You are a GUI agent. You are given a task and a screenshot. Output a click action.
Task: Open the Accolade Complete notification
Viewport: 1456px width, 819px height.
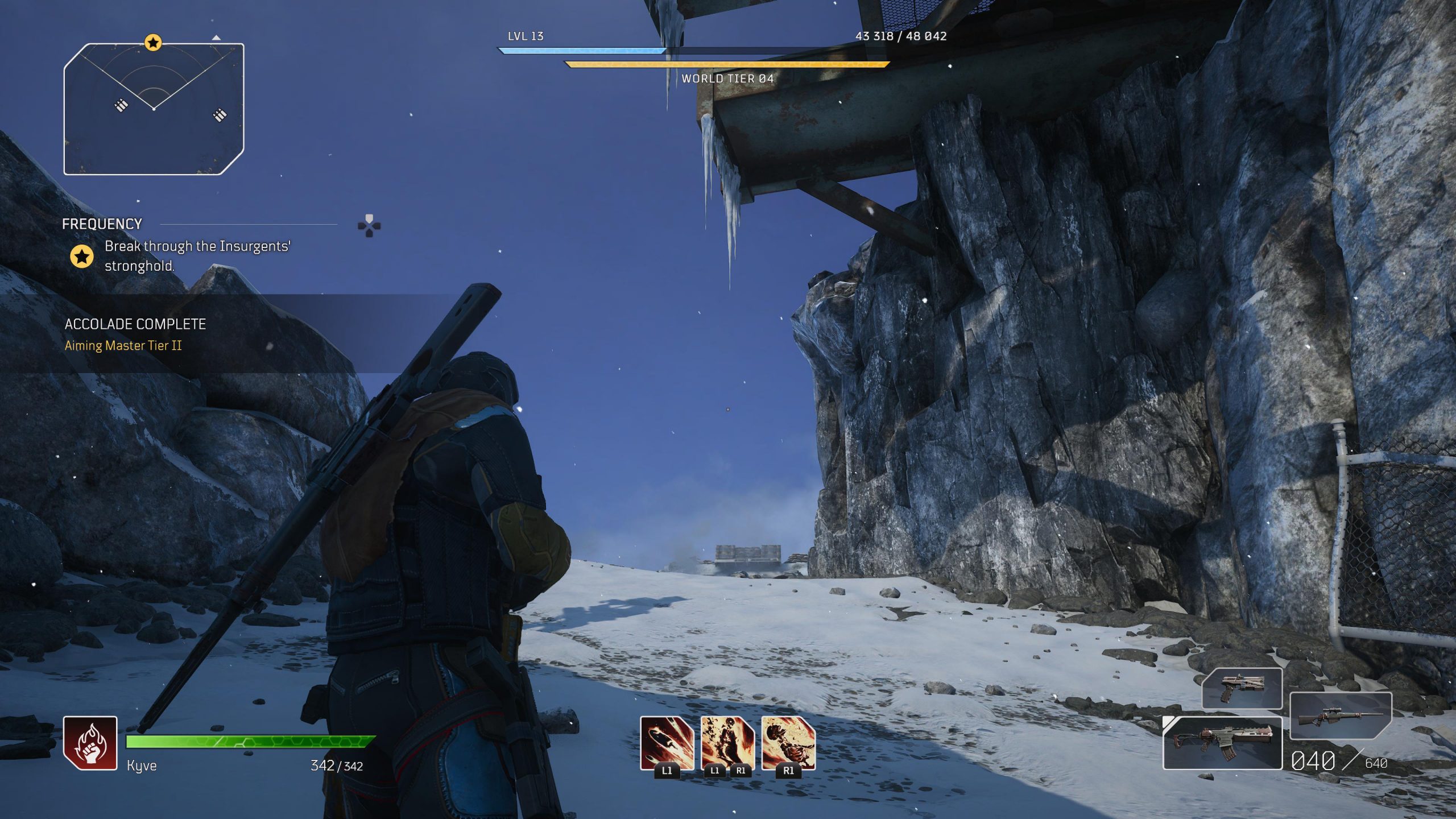(135, 334)
